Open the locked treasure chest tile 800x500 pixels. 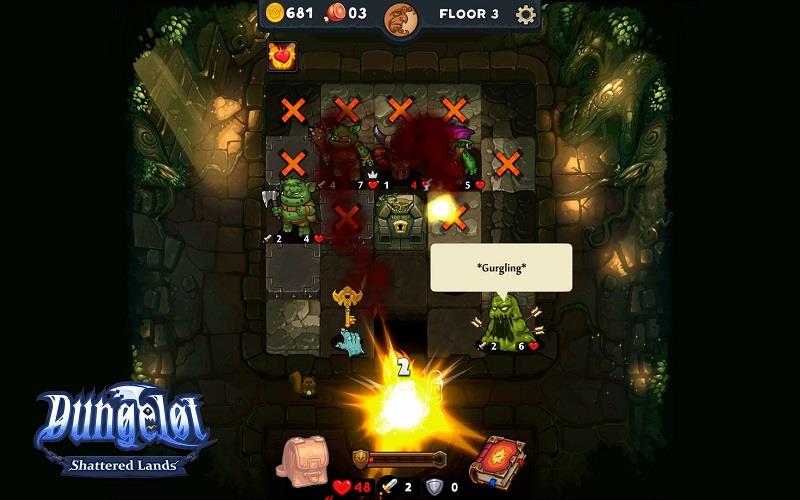[400, 215]
